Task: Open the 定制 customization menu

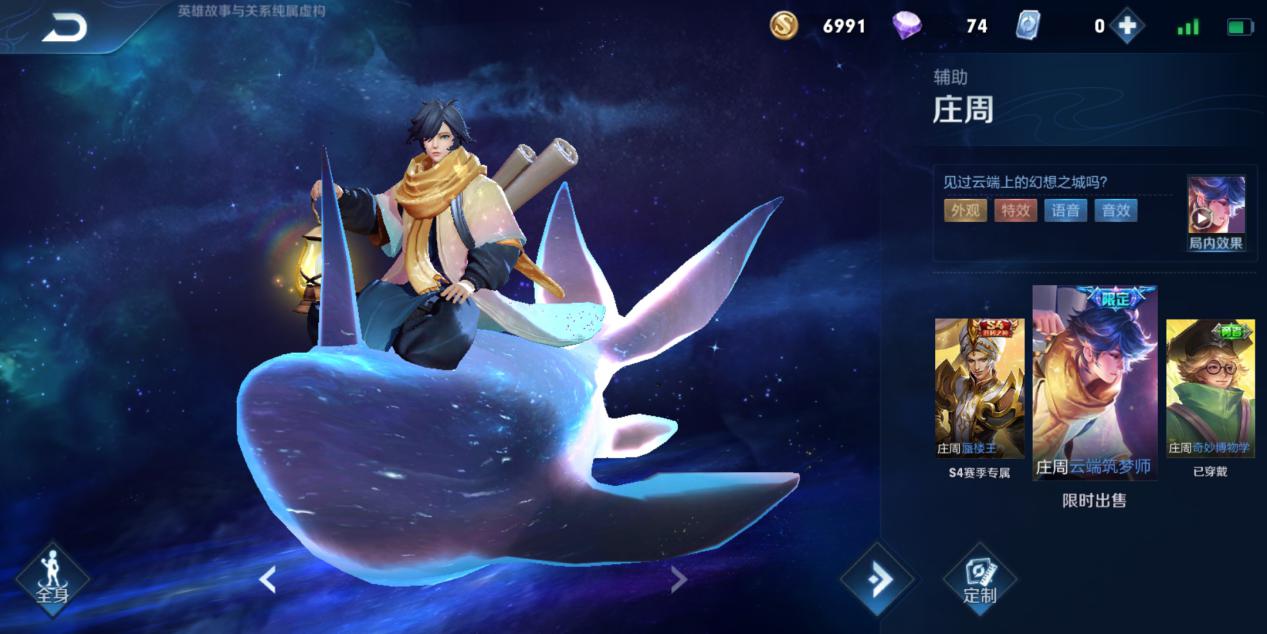Action: 979,579
